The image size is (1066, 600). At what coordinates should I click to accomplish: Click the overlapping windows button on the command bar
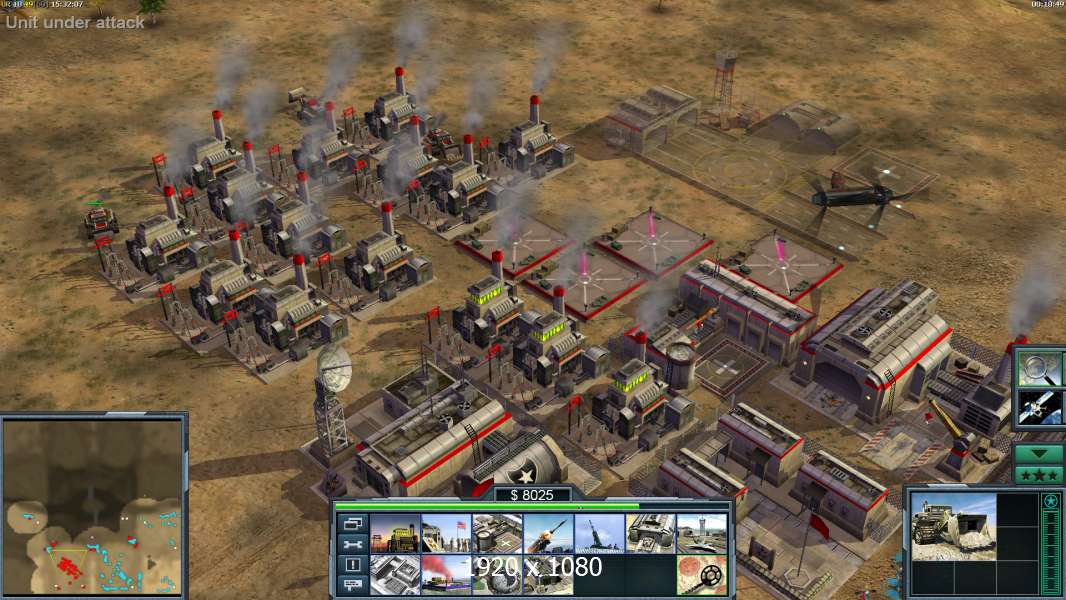pyautogui.click(x=351, y=523)
